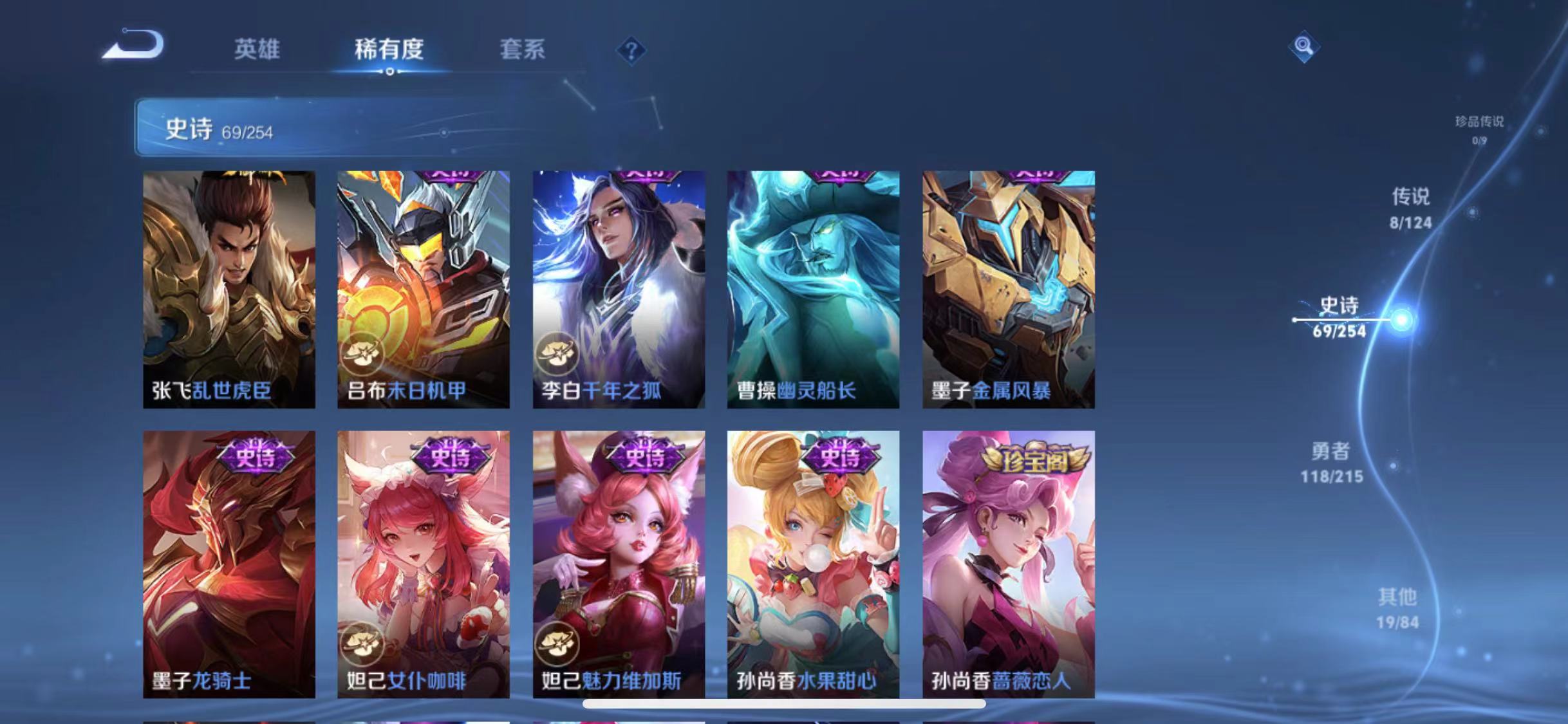Open the help question mark icon
Viewport: 1568px width, 724px height.
(634, 50)
